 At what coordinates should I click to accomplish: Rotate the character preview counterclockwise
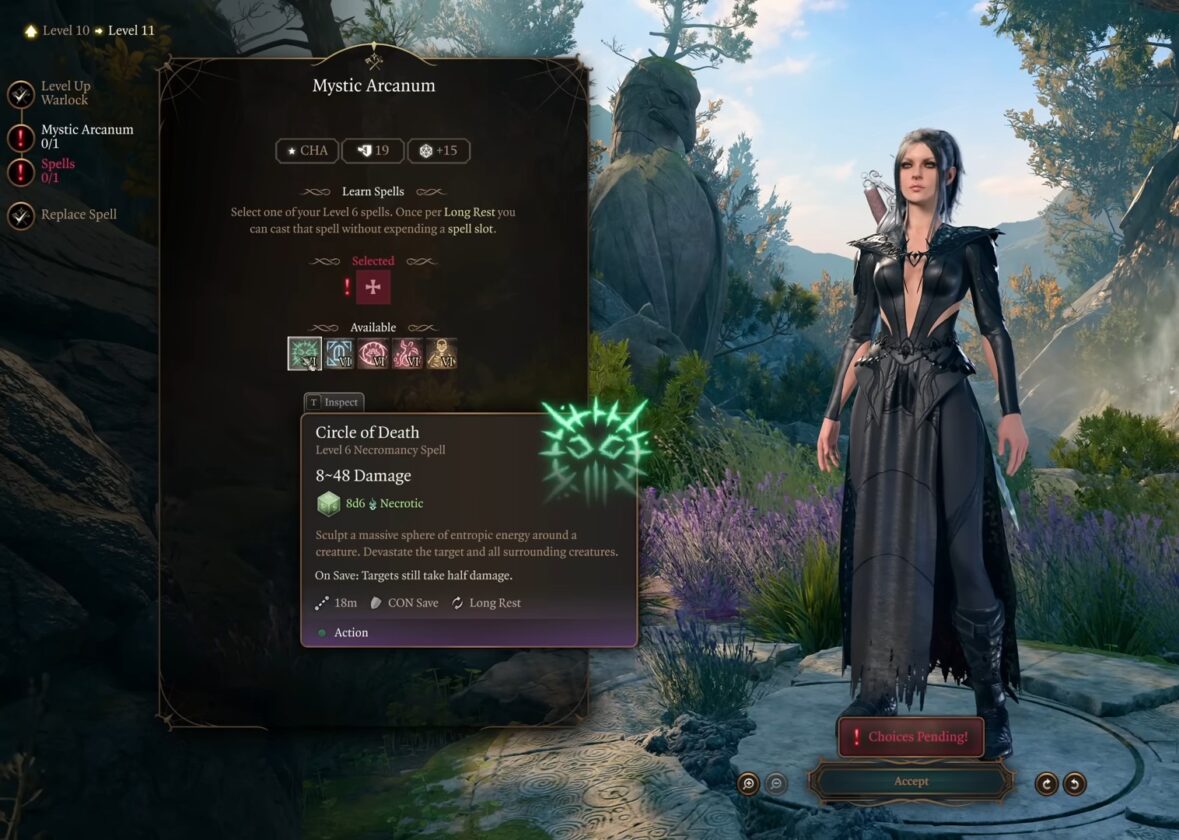pos(1074,783)
